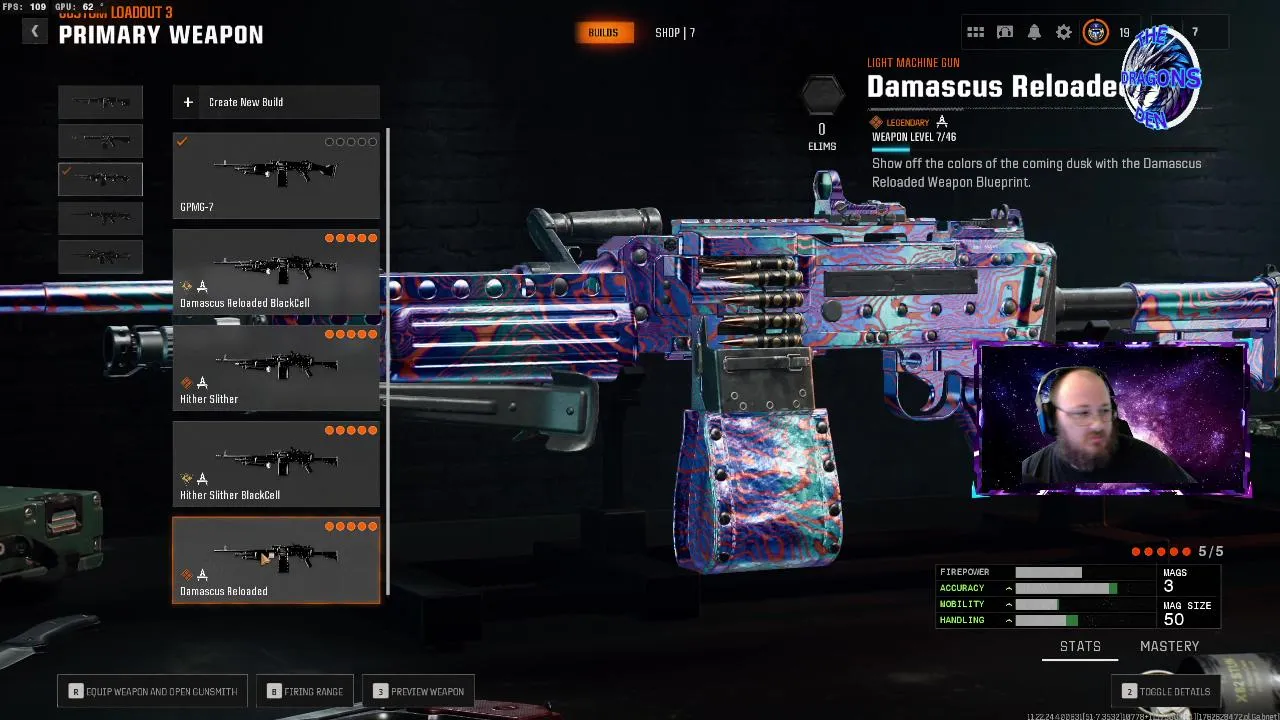The image size is (1280, 720).
Task: Open settings with the gear icon
Action: [1064, 33]
